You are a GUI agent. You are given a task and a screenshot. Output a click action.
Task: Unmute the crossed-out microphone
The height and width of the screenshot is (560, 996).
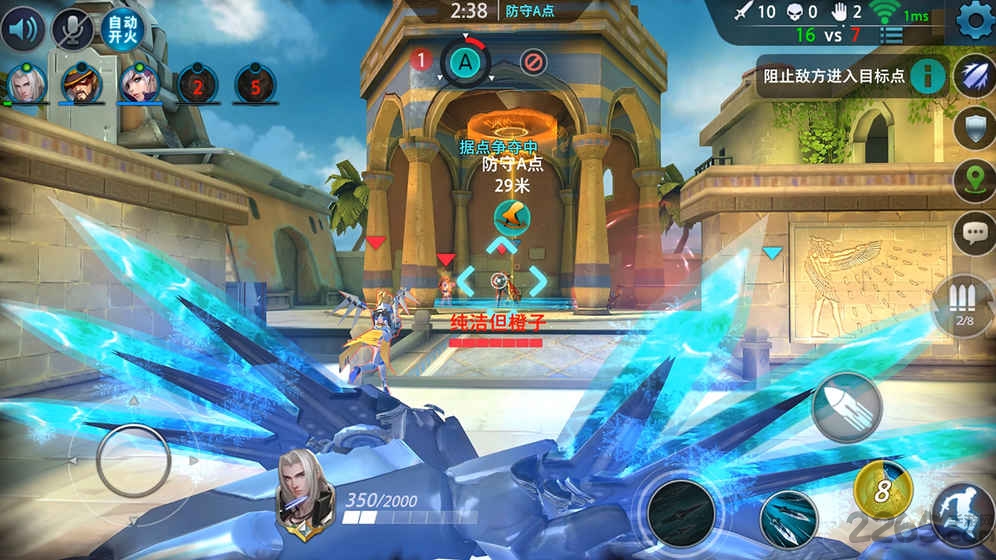tap(73, 30)
